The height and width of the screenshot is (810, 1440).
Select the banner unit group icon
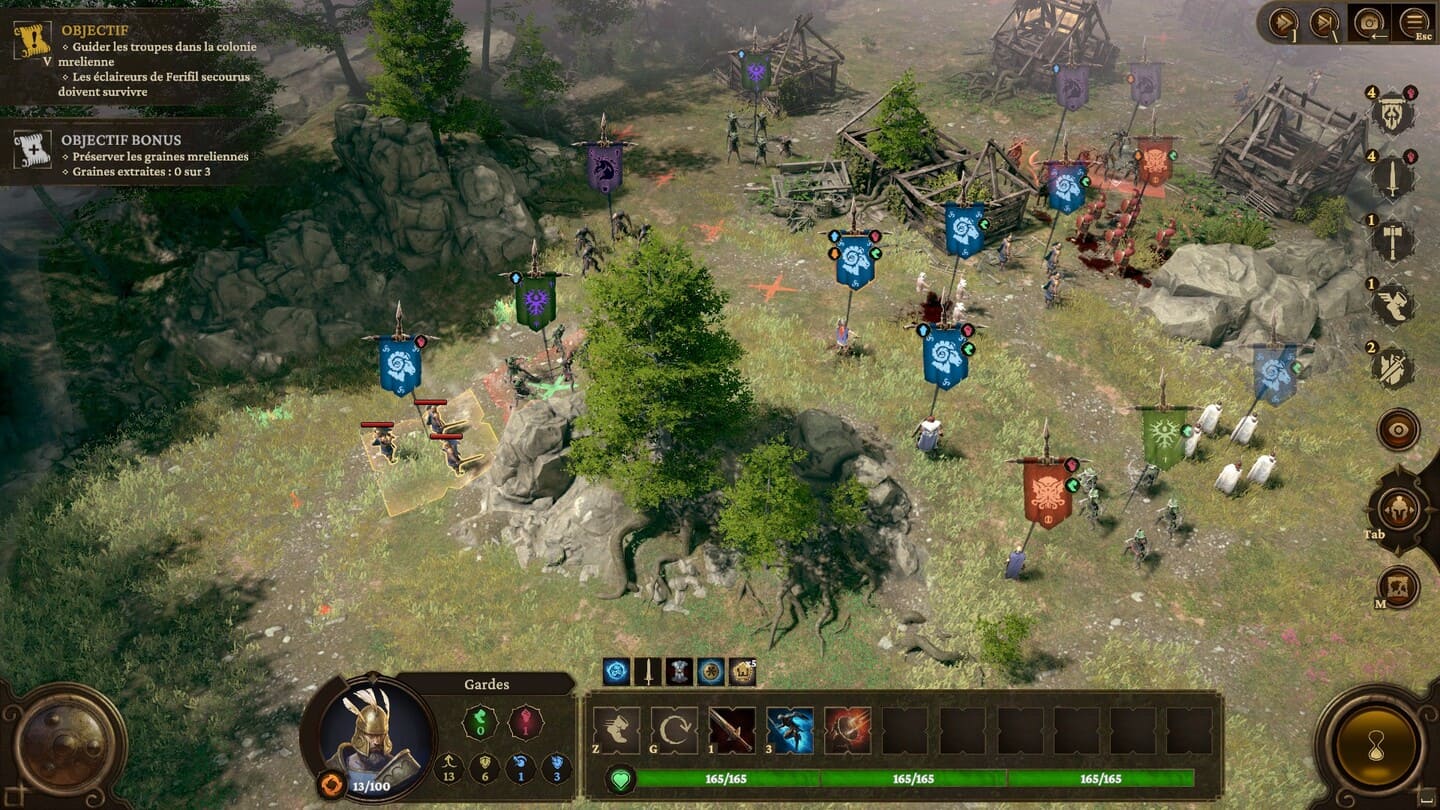[1392, 113]
